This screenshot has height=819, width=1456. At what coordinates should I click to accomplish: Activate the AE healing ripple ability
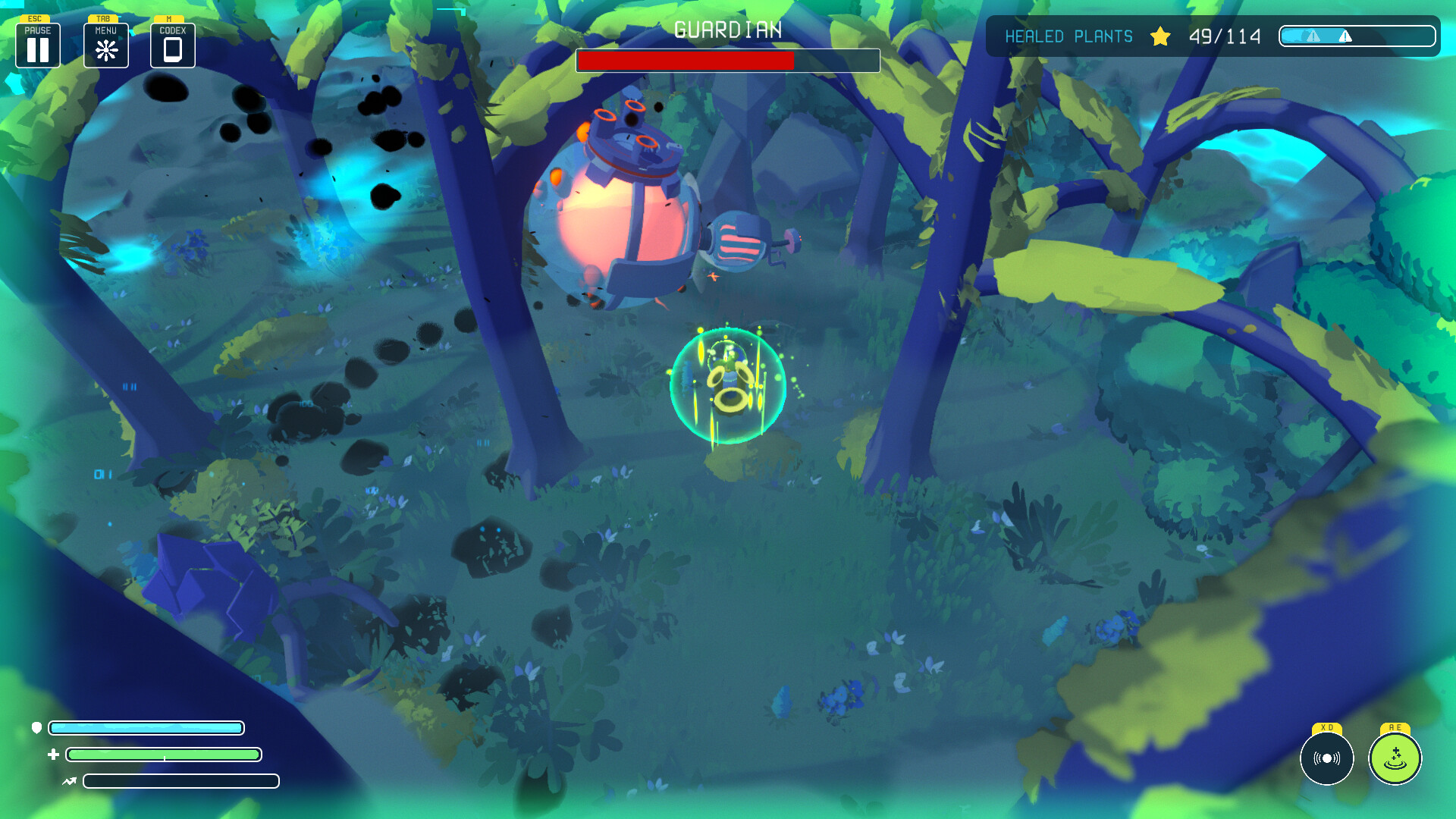coord(1394,758)
